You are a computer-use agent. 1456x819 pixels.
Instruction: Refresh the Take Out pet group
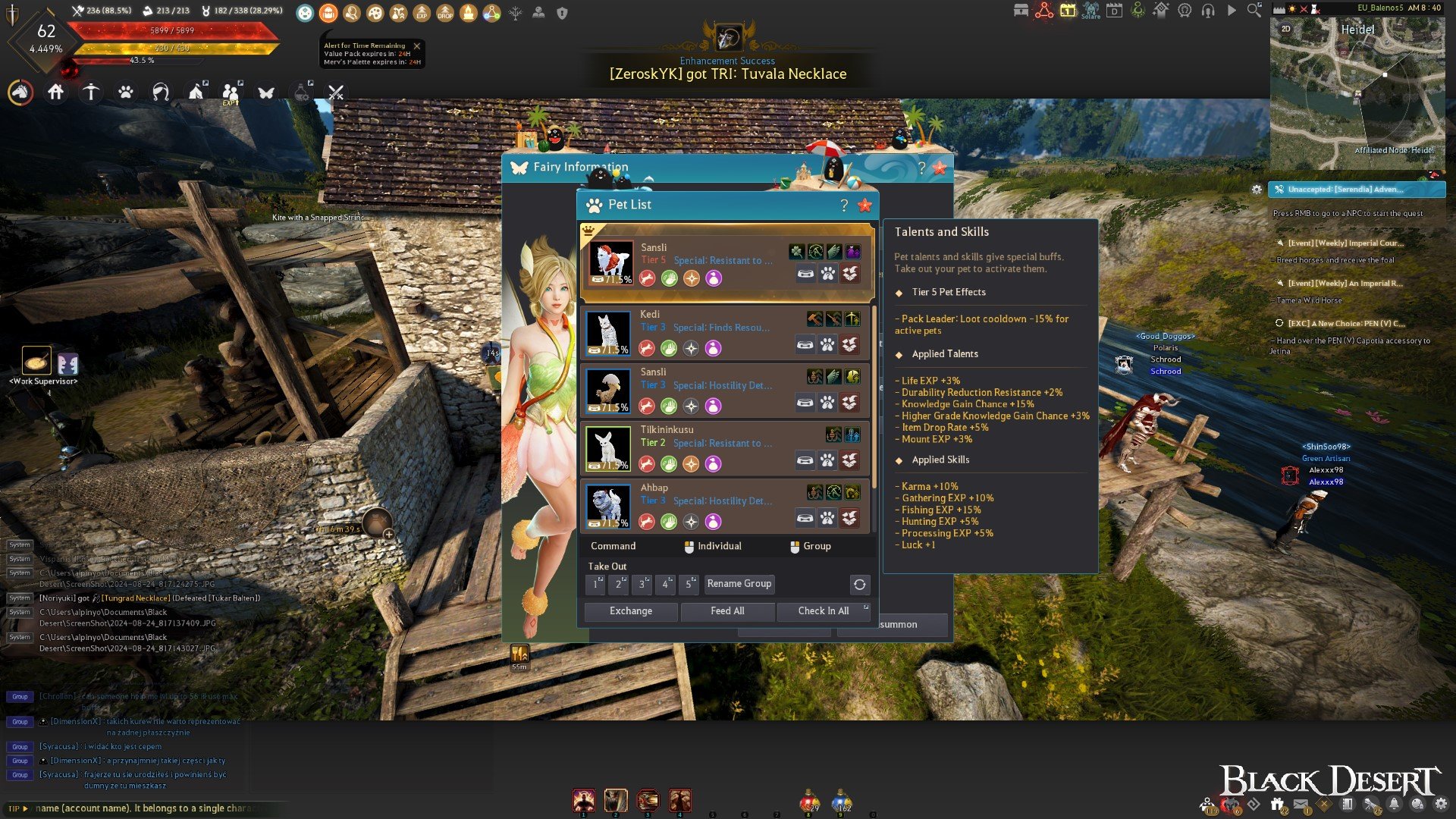pos(859,585)
